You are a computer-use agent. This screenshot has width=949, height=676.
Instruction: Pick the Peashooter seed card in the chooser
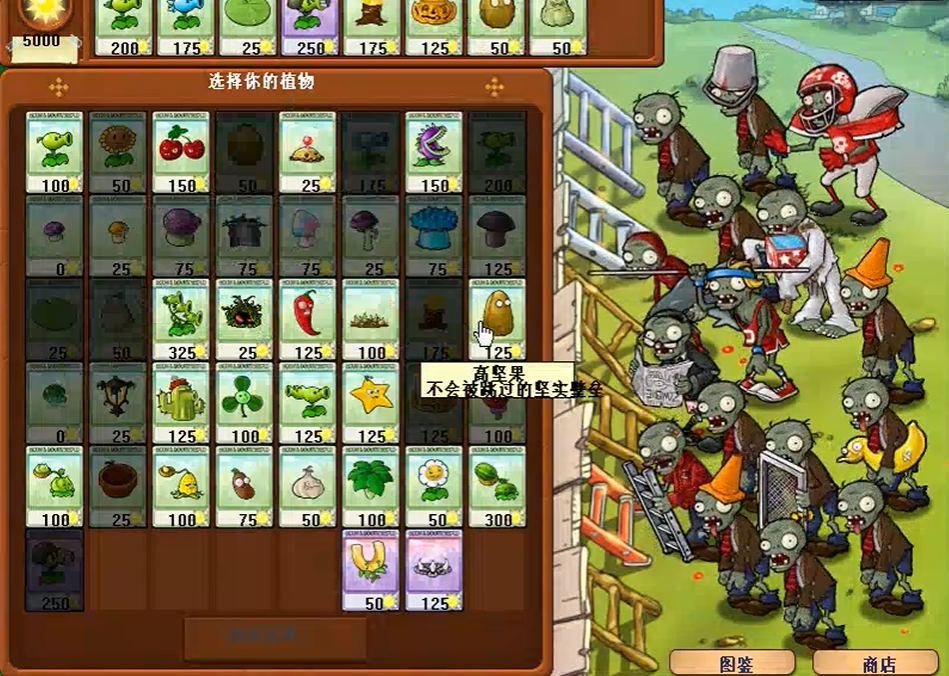point(54,150)
